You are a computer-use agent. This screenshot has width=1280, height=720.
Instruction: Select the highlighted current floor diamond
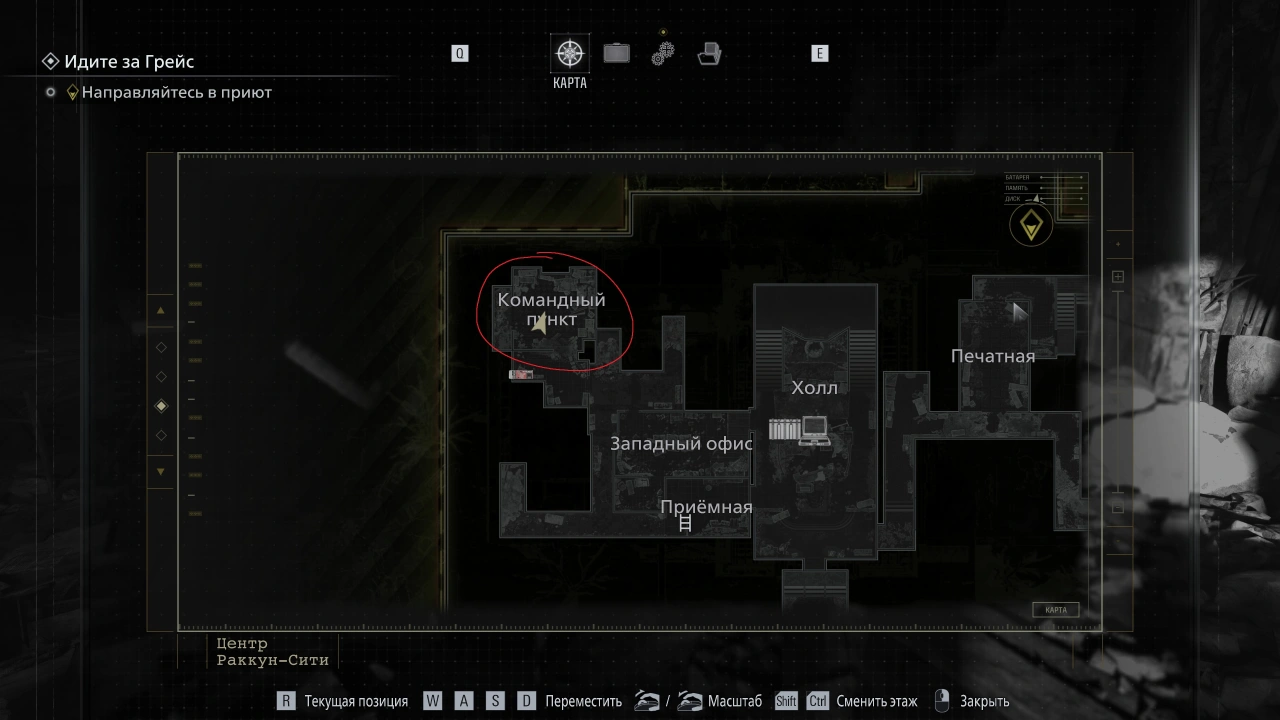pos(161,406)
